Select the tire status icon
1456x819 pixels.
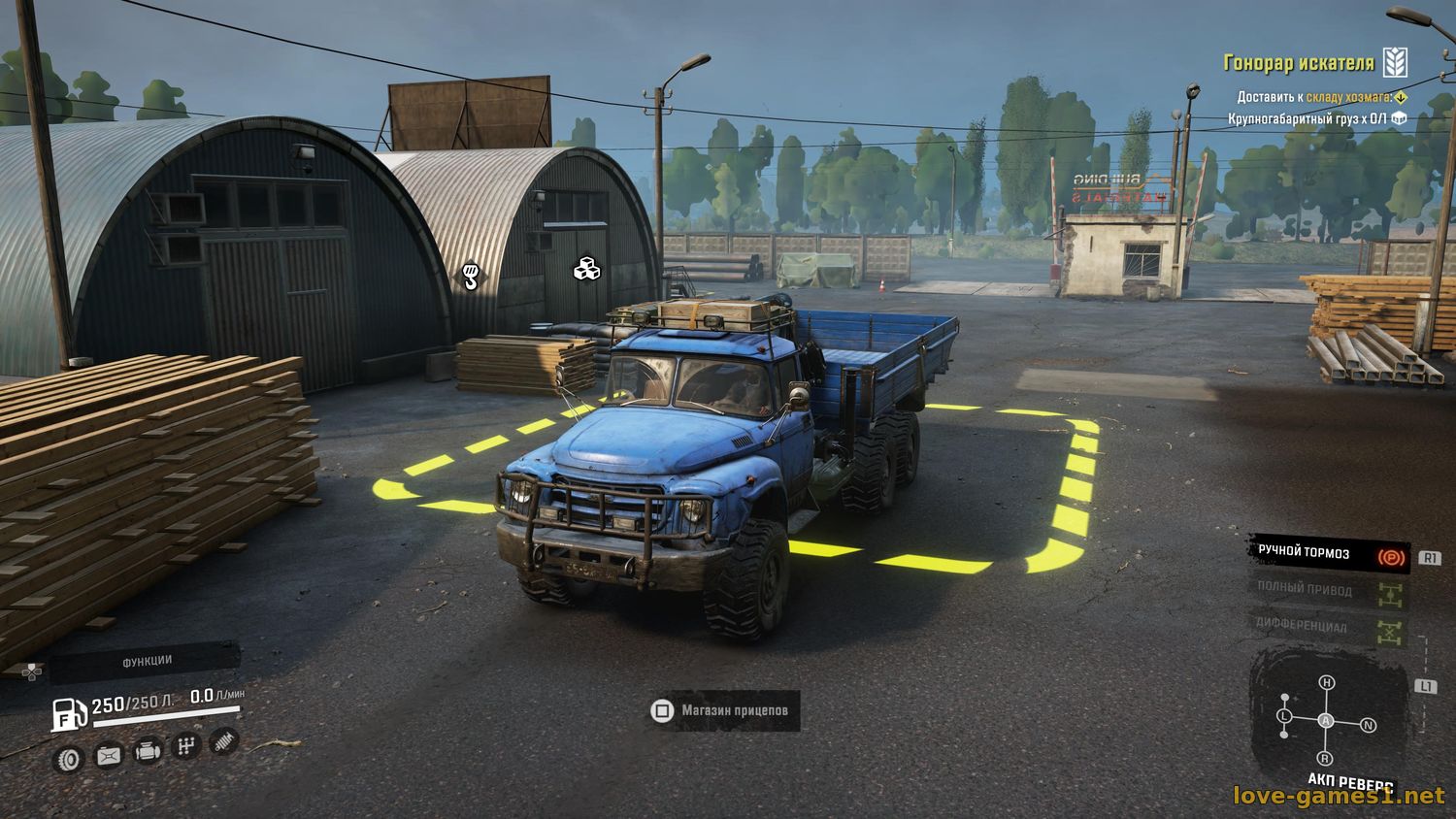click(69, 759)
